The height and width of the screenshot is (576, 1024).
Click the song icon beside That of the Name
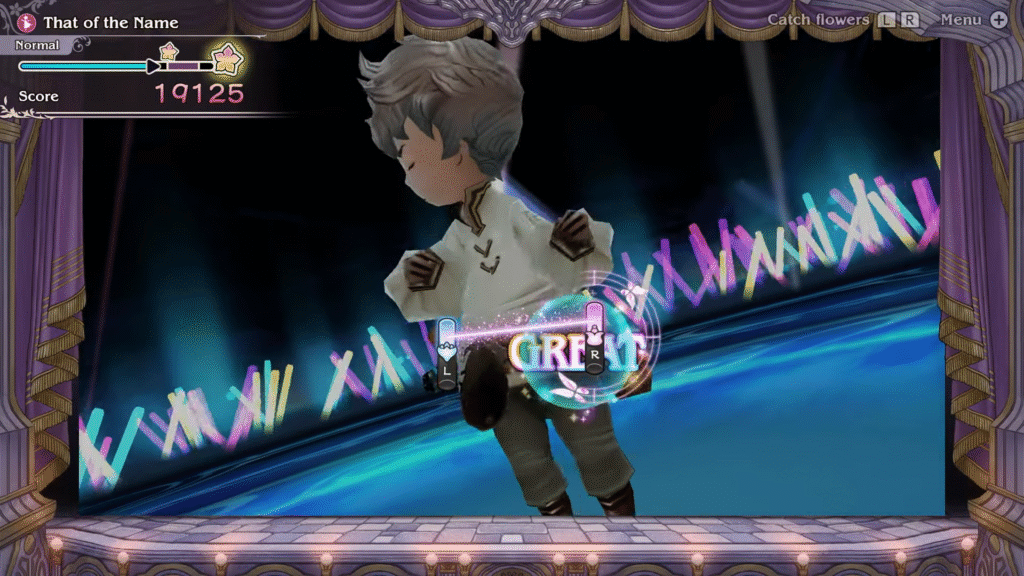28,22
